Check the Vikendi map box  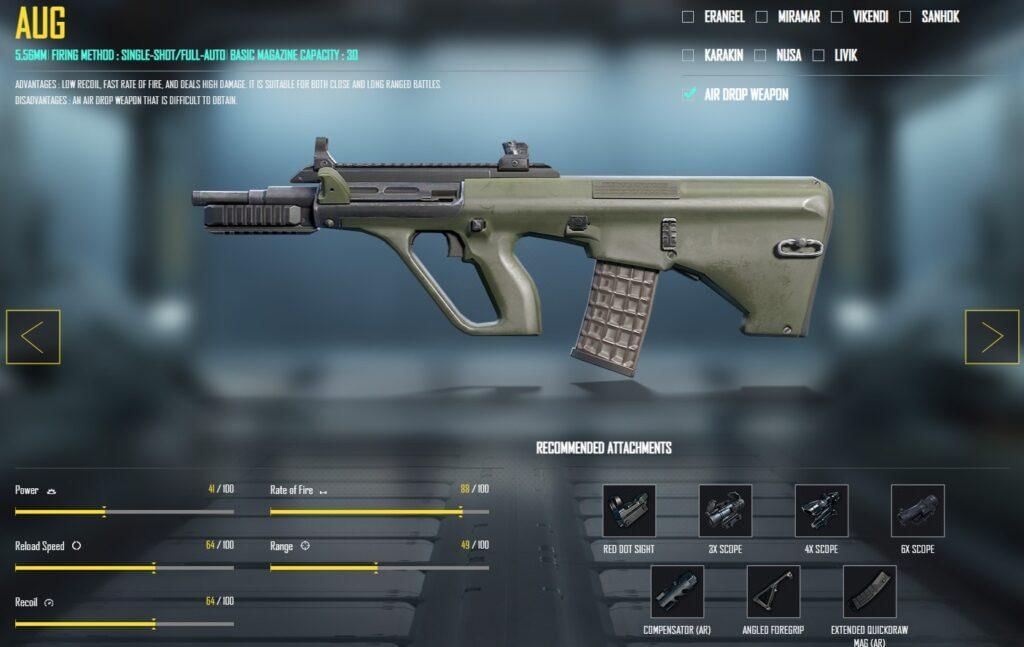coord(837,17)
